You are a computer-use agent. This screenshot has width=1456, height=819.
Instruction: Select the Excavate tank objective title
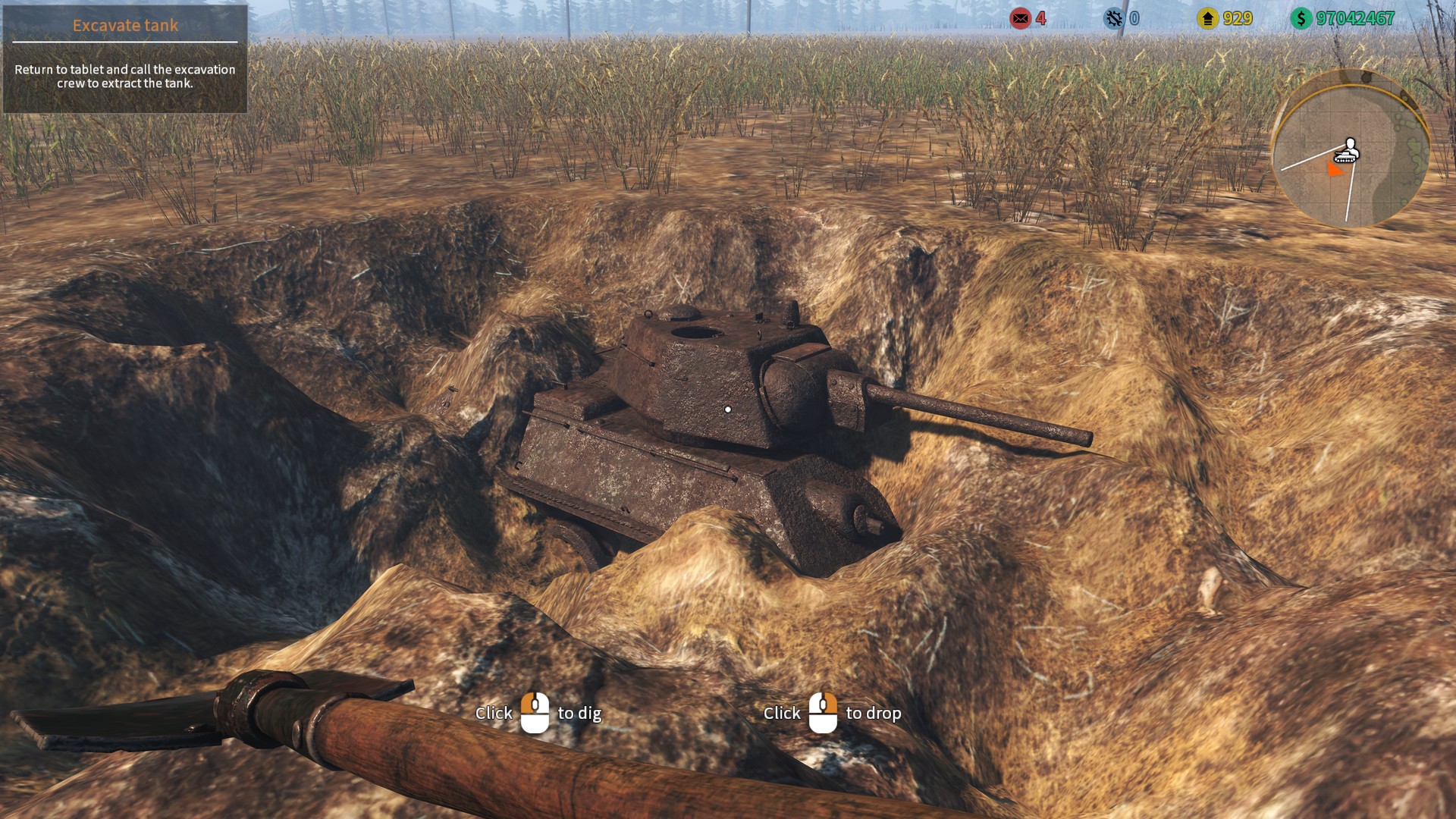(125, 25)
